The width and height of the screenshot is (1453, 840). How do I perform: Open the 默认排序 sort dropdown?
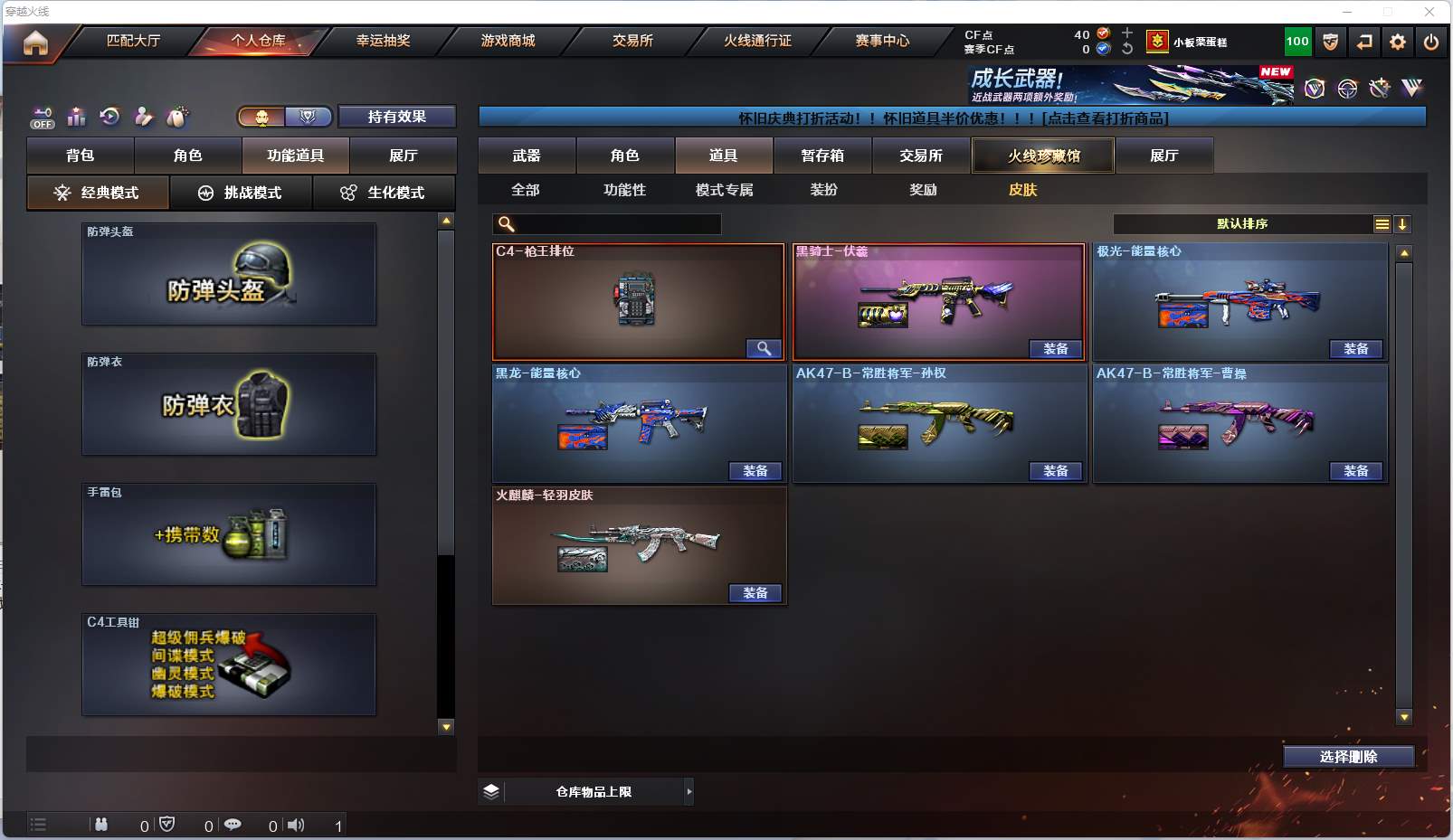(x=1242, y=224)
